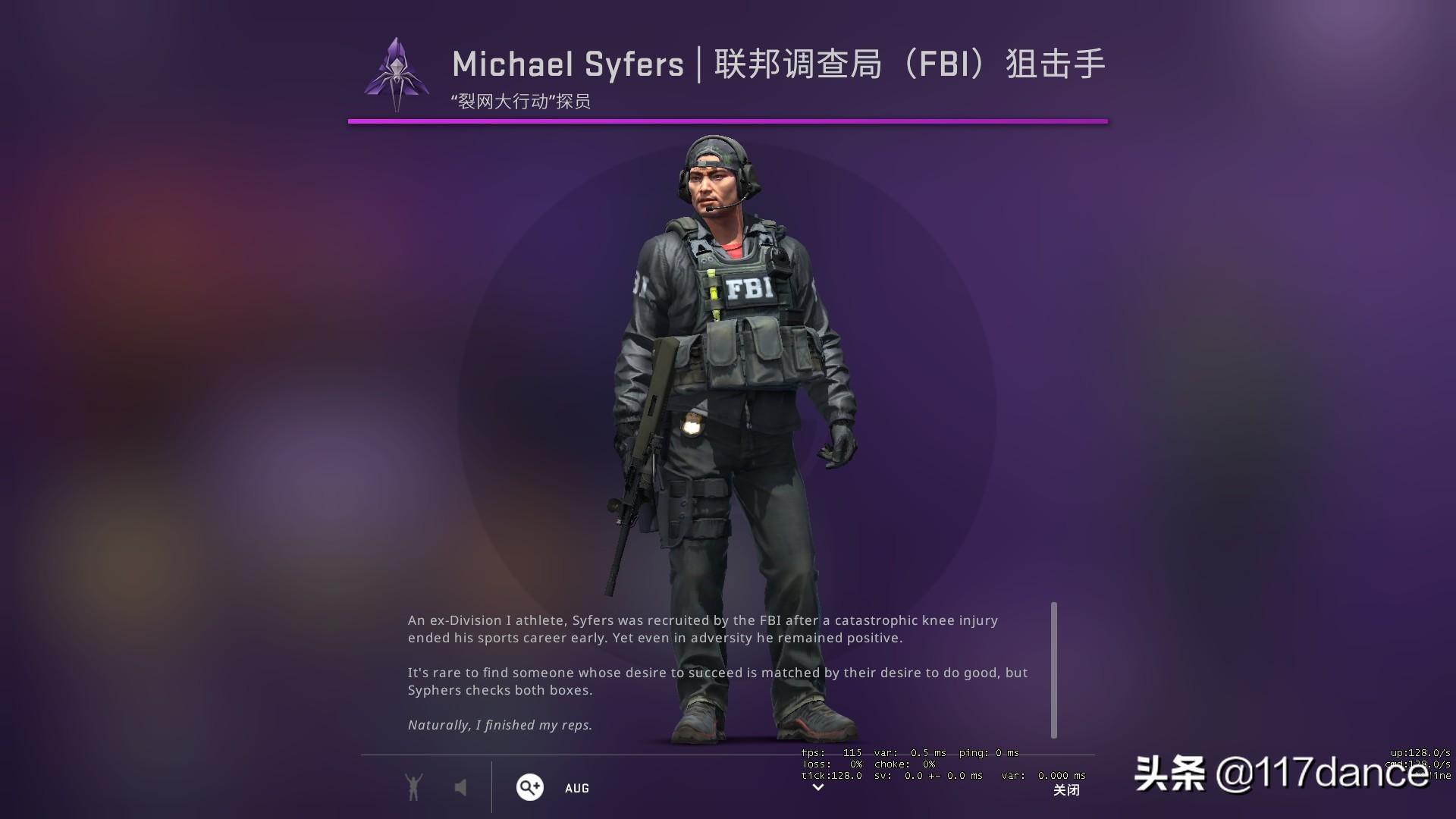The width and height of the screenshot is (1456, 819).
Task: Collapse the net graph via its chevron
Action: pos(817,789)
